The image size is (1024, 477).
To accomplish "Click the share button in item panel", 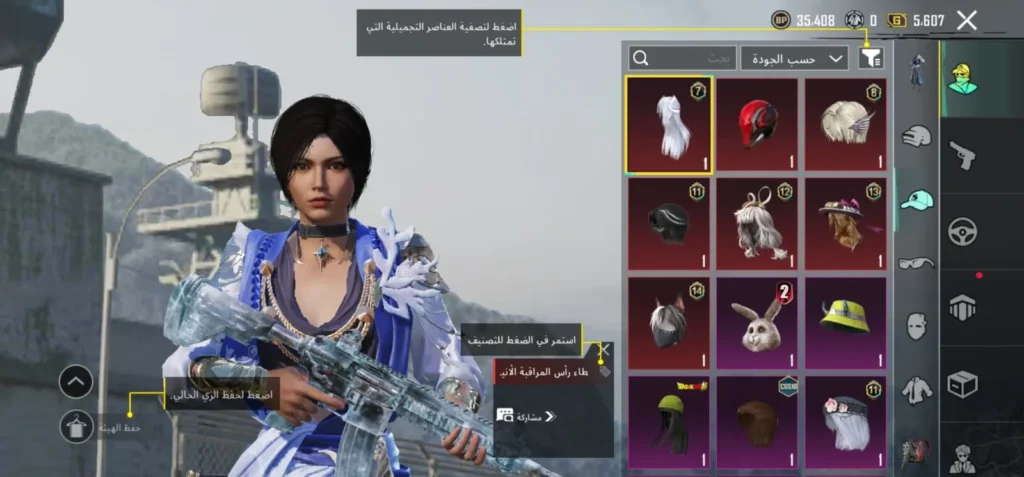I will coord(528,416).
